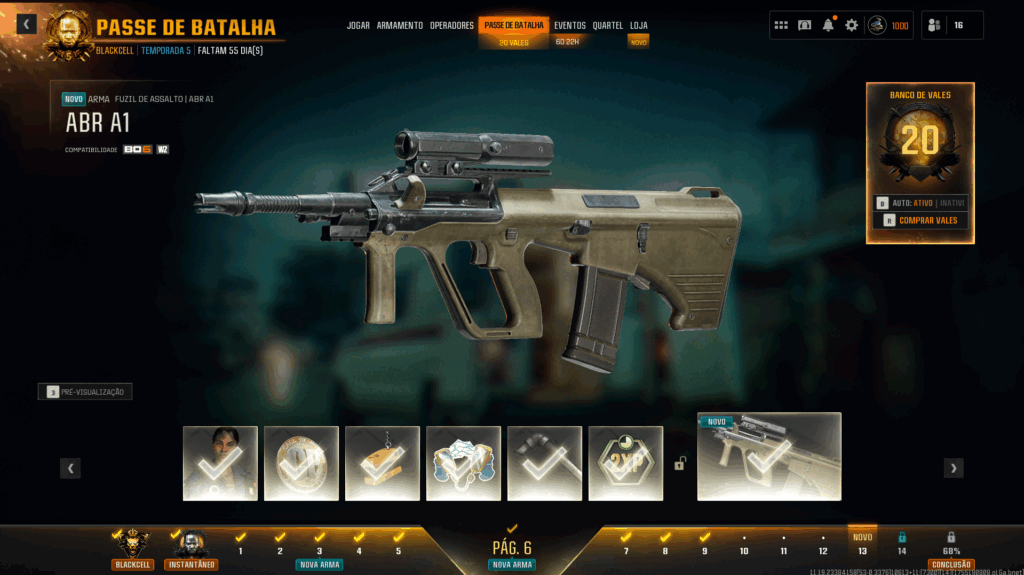Open the Operadores tab

[452, 25]
